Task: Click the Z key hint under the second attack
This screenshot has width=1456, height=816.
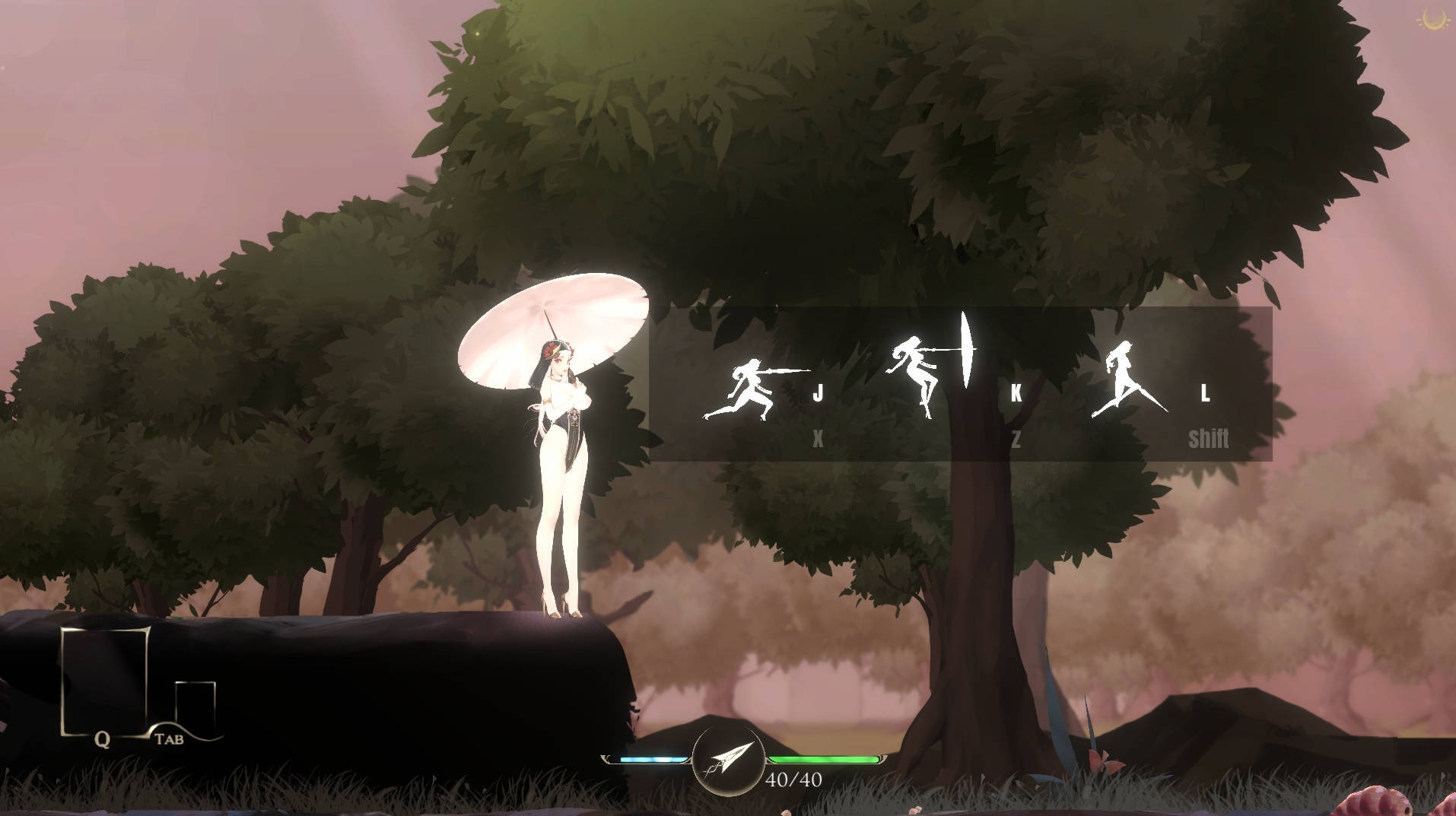Action: tap(1017, 437)
